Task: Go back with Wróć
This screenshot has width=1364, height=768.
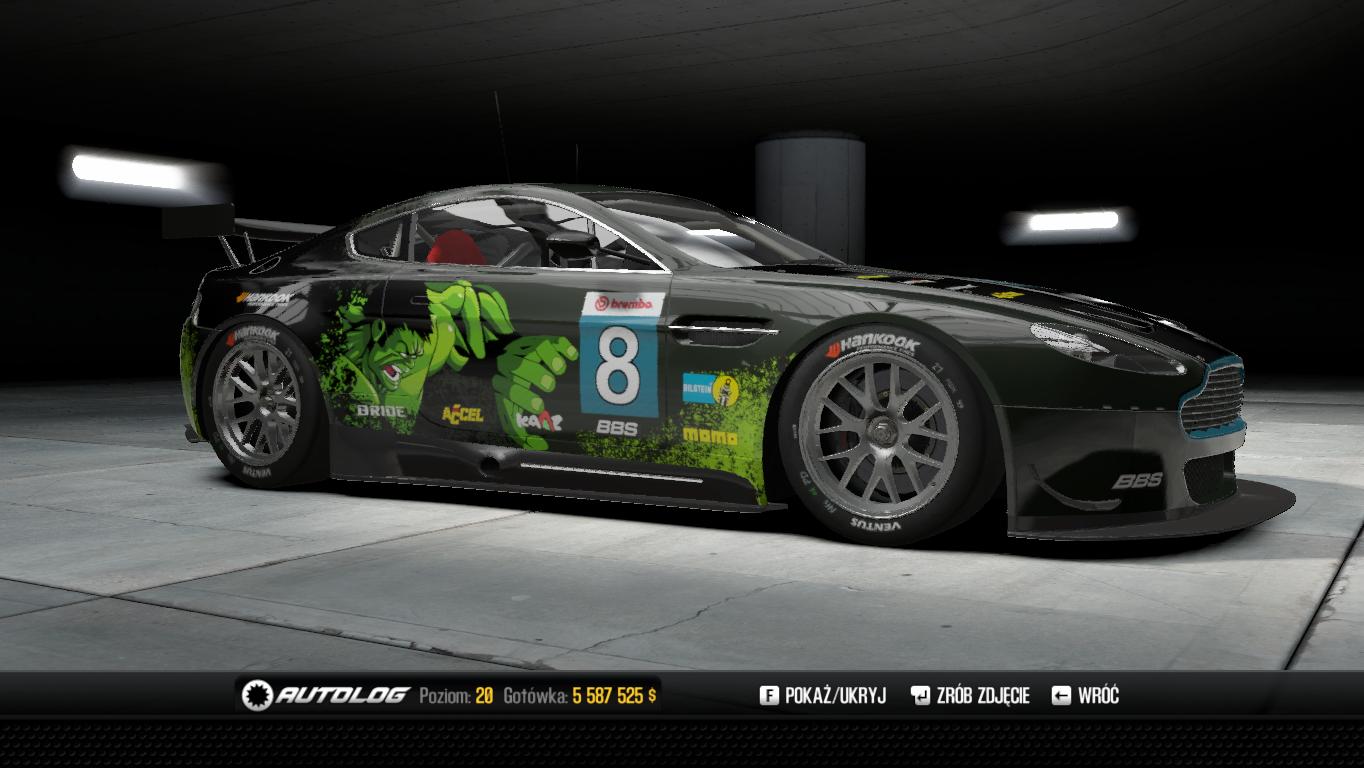Action: [1086, 696]
